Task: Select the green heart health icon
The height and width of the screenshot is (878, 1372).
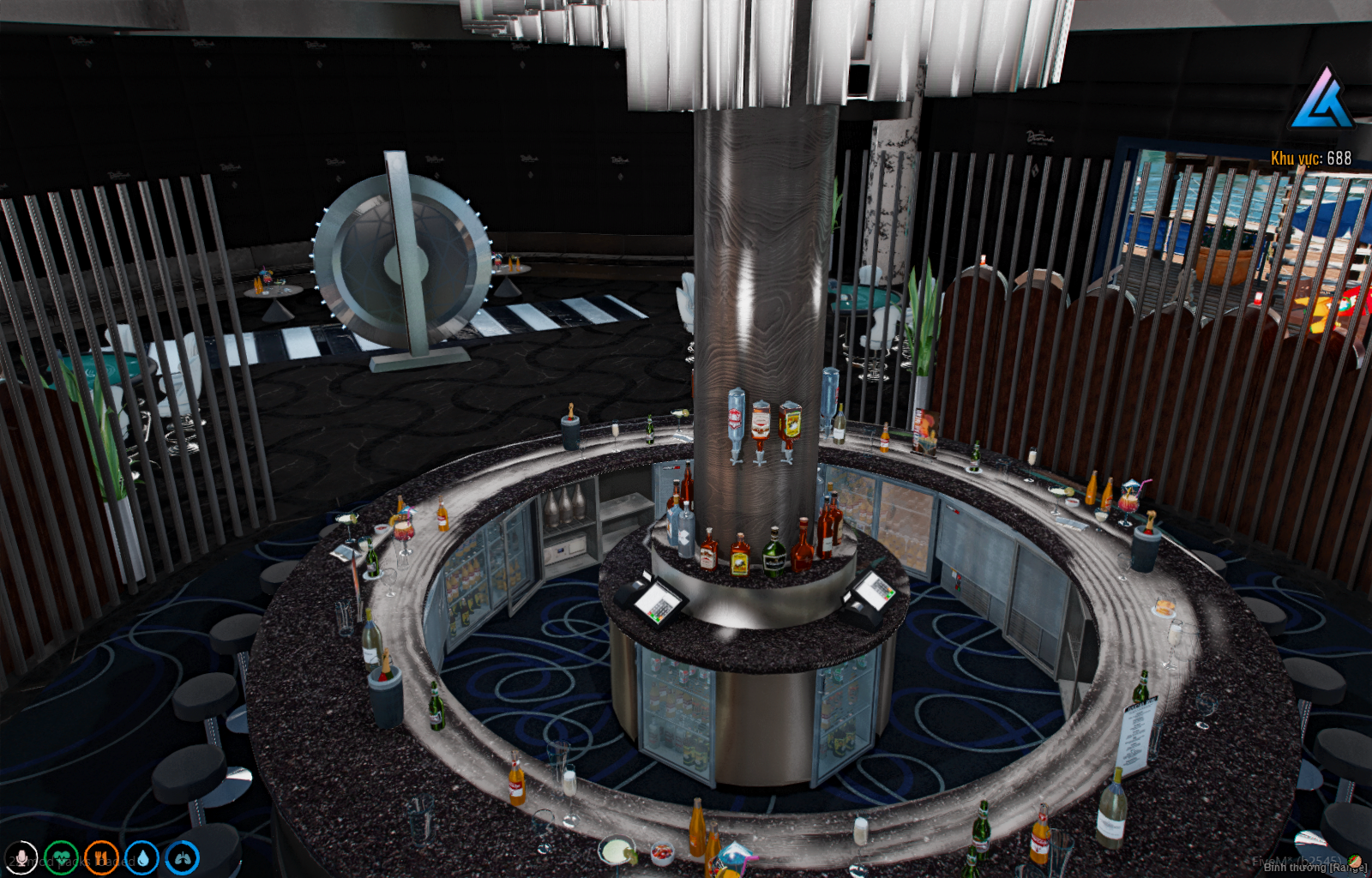Action: pyautogui.click(x=61, y=858)
